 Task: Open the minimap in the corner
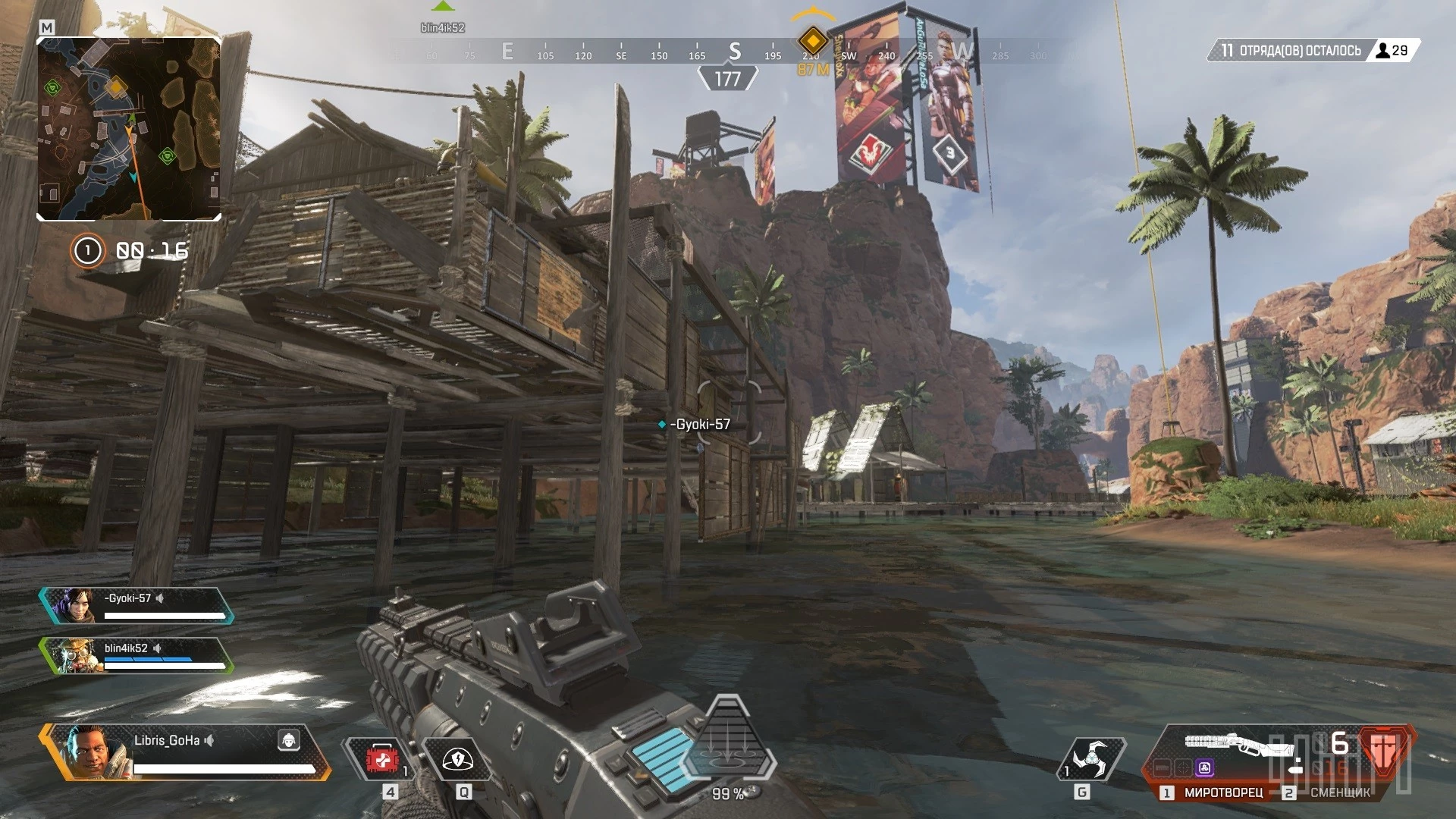[129, 129]
